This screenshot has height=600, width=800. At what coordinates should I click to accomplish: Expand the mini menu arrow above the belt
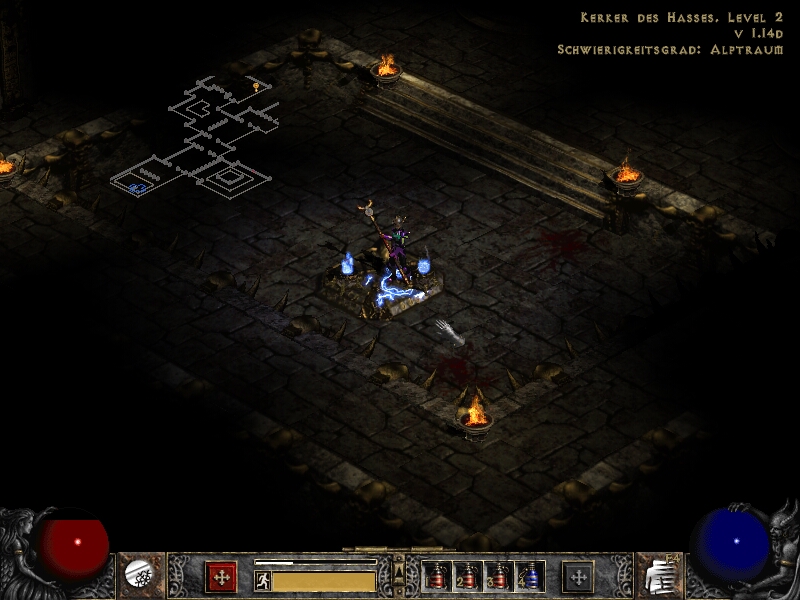(x=399, y=569)
